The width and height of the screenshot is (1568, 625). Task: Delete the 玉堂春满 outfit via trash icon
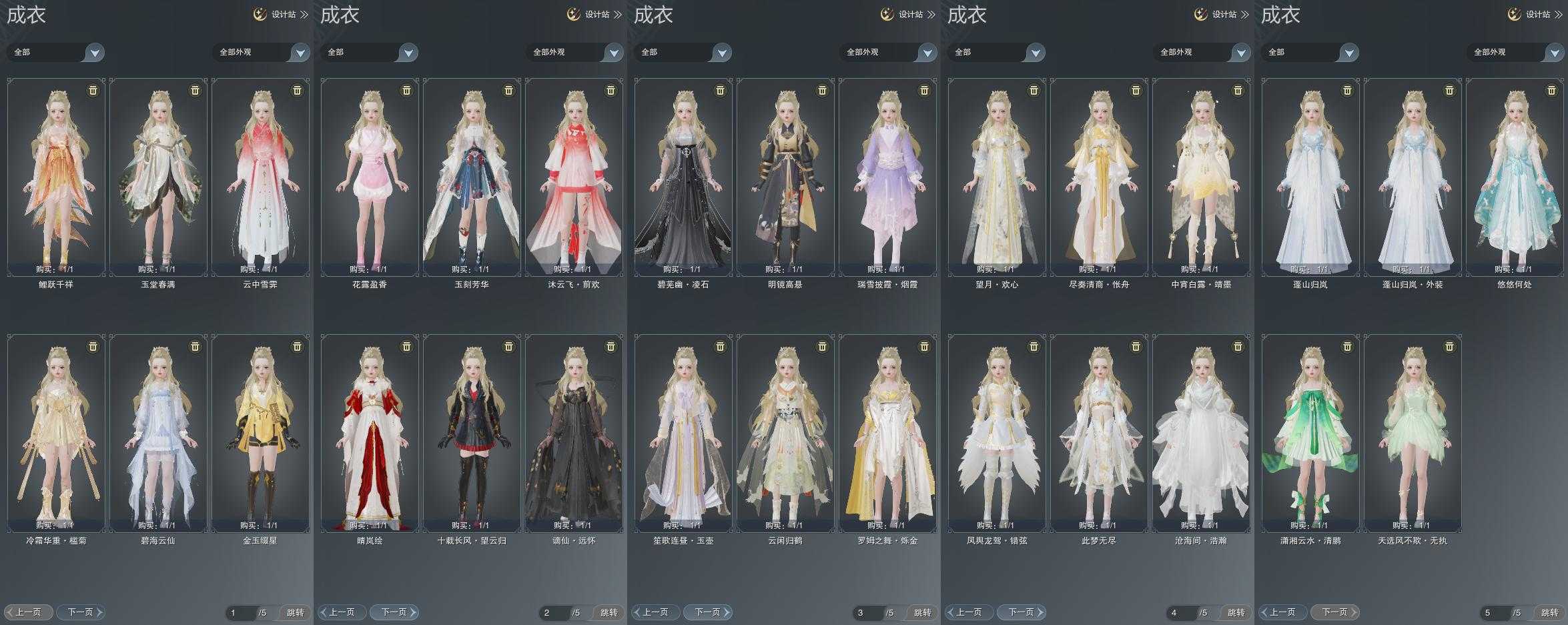coord(195,91)
